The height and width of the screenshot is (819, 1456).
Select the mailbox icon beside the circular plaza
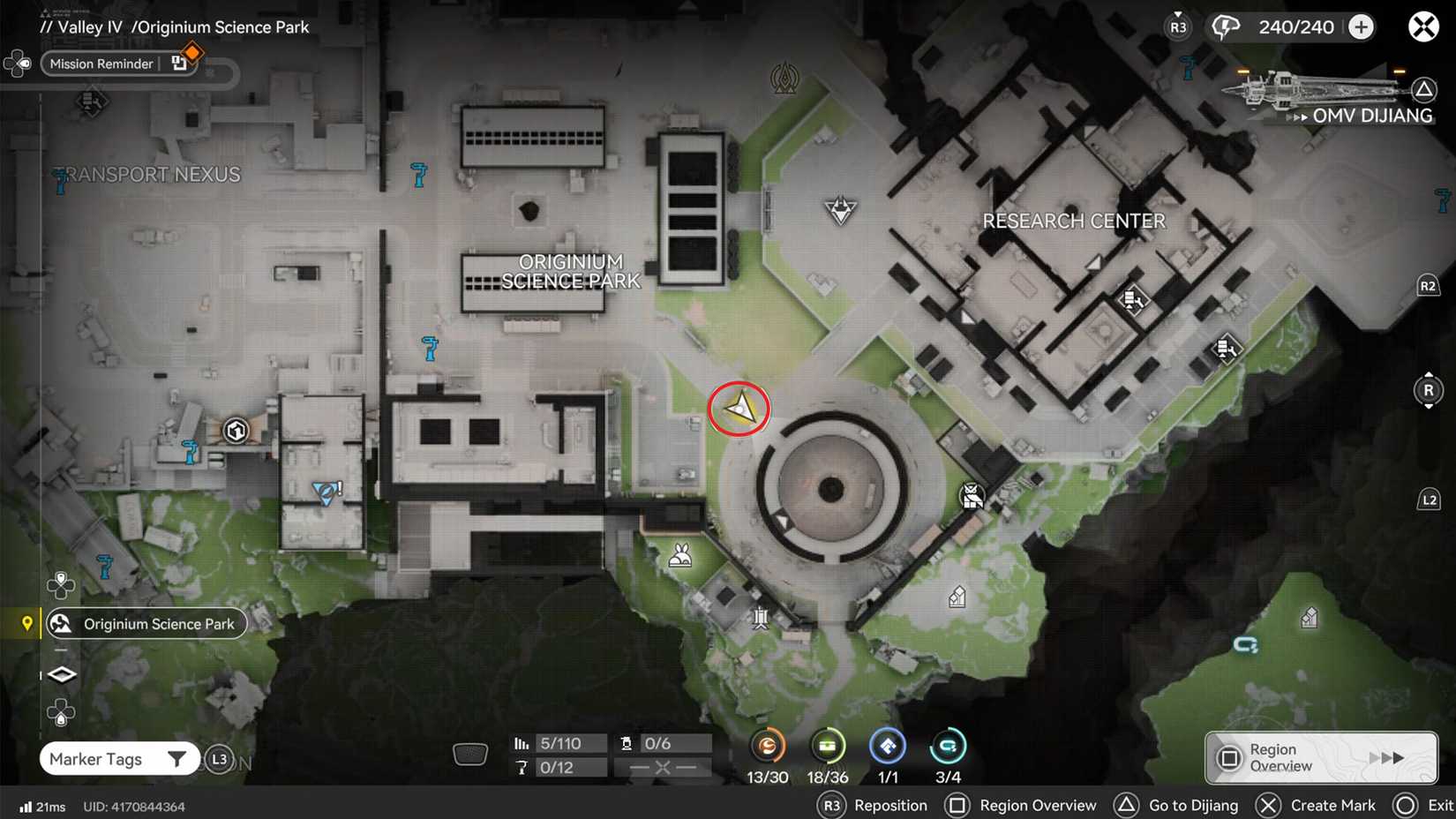[x=971, y=497]
